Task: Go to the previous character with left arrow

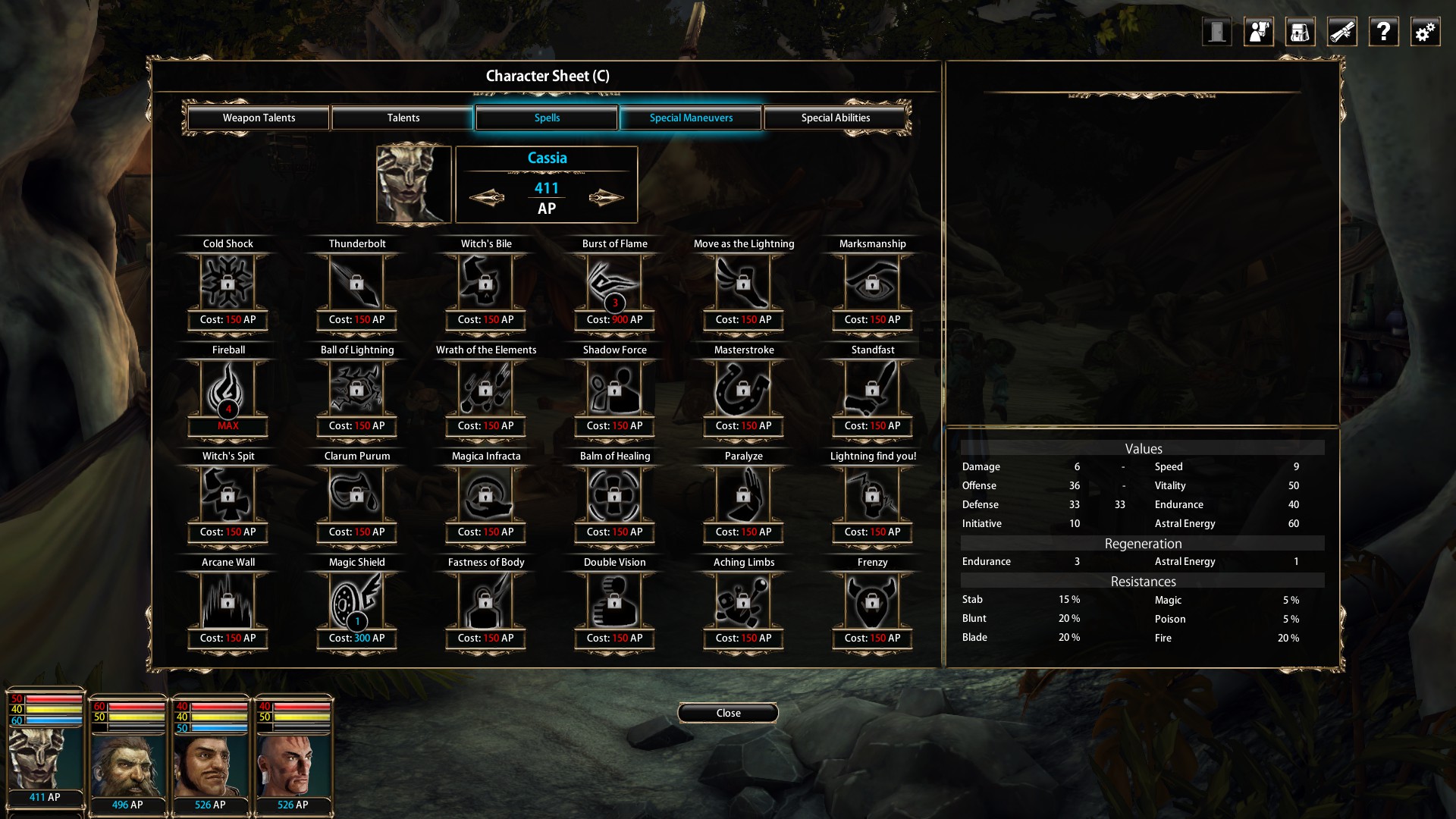Action: (x=487, y=198)
